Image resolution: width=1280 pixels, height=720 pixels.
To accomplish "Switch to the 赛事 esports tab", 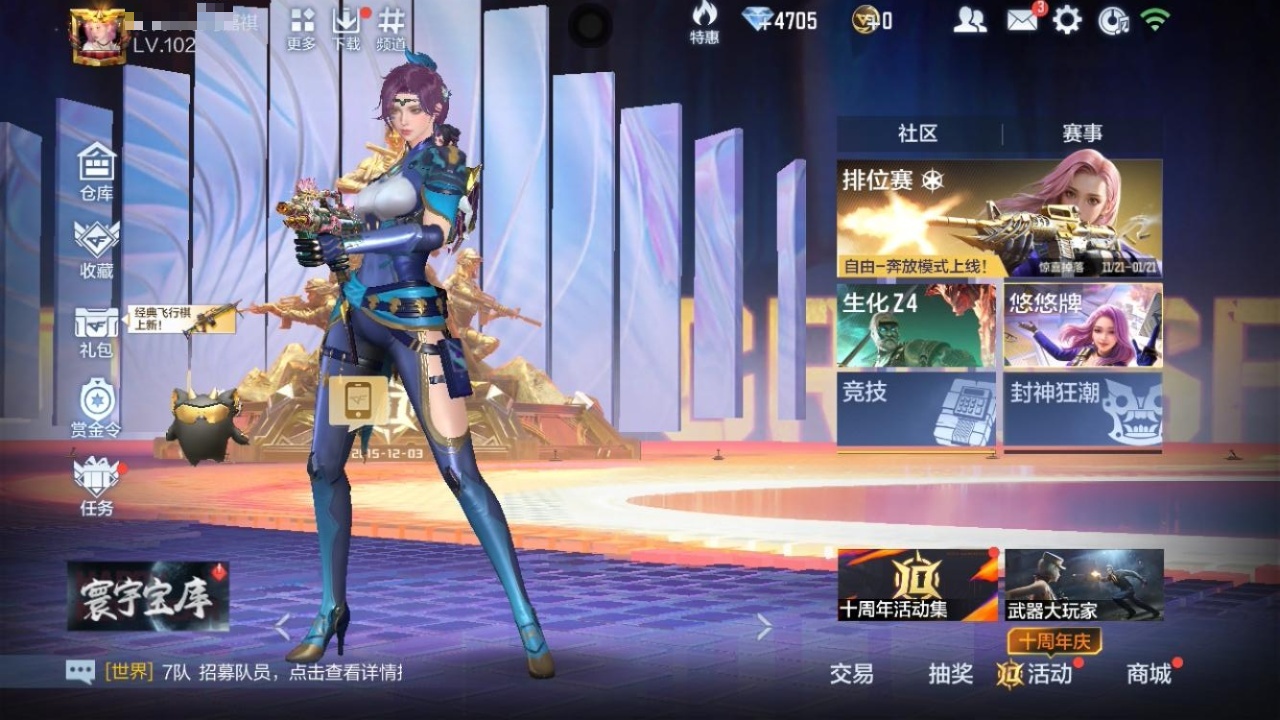I will coord(1086,131).
